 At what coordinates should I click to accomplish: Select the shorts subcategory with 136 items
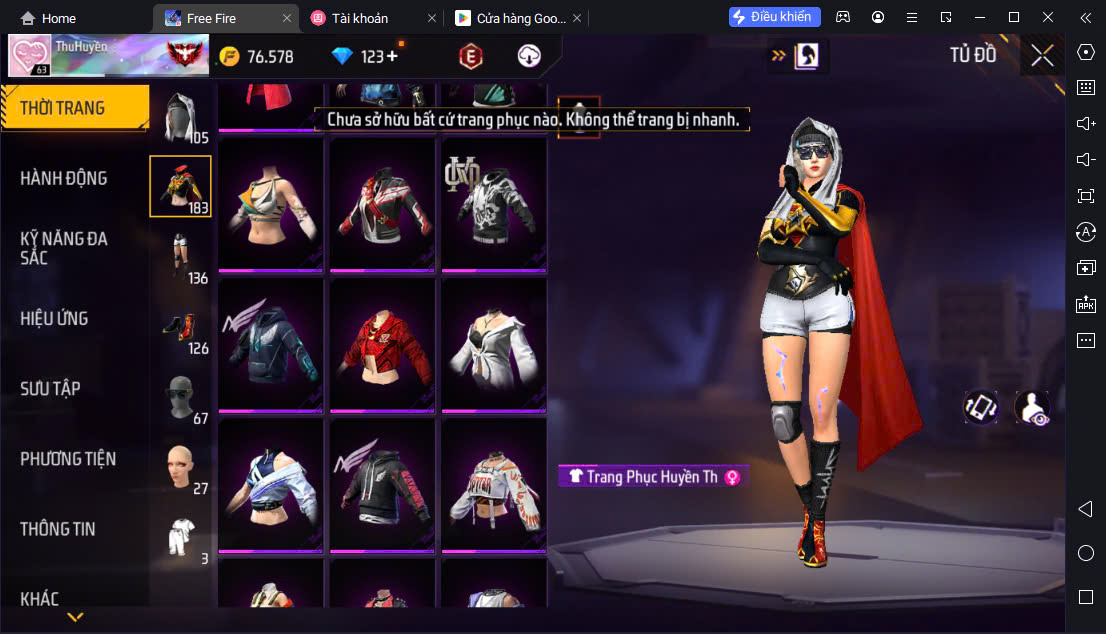(181, 256)
